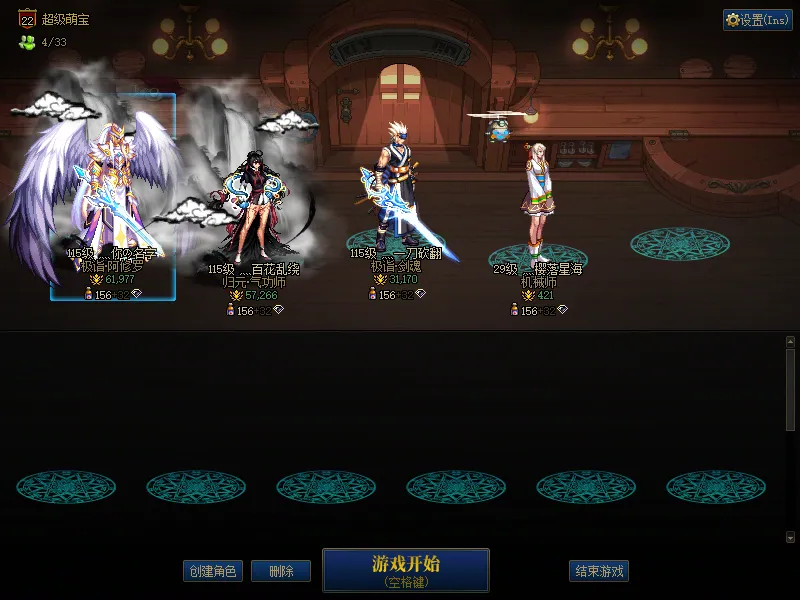Exit via the 结束游戏 button

[x=599, y=571]
